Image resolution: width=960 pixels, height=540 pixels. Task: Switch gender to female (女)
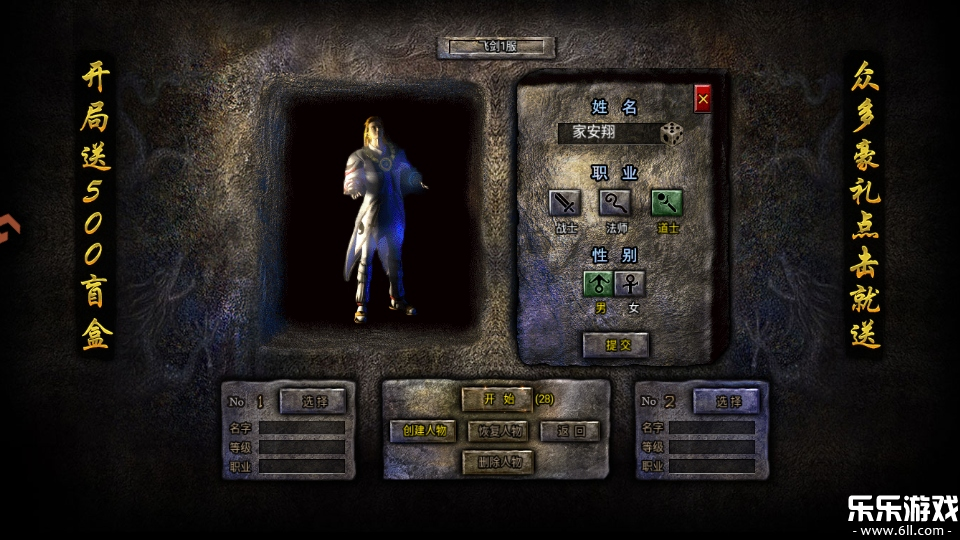pyautogui.click(x=631, y=284)
